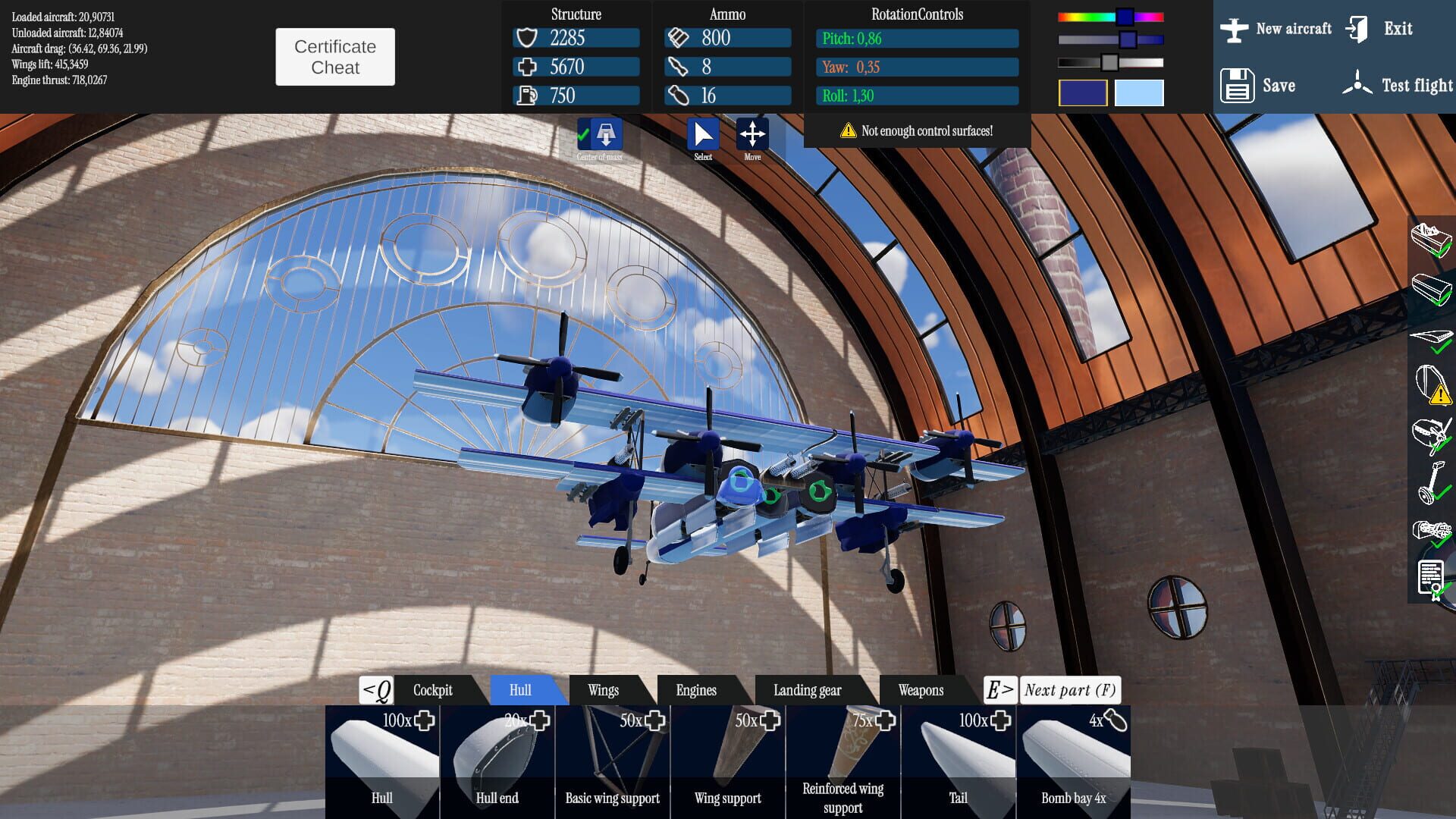Start a Test flight
Viewport: 1456px width, 819px height.
pos(1400,85)
